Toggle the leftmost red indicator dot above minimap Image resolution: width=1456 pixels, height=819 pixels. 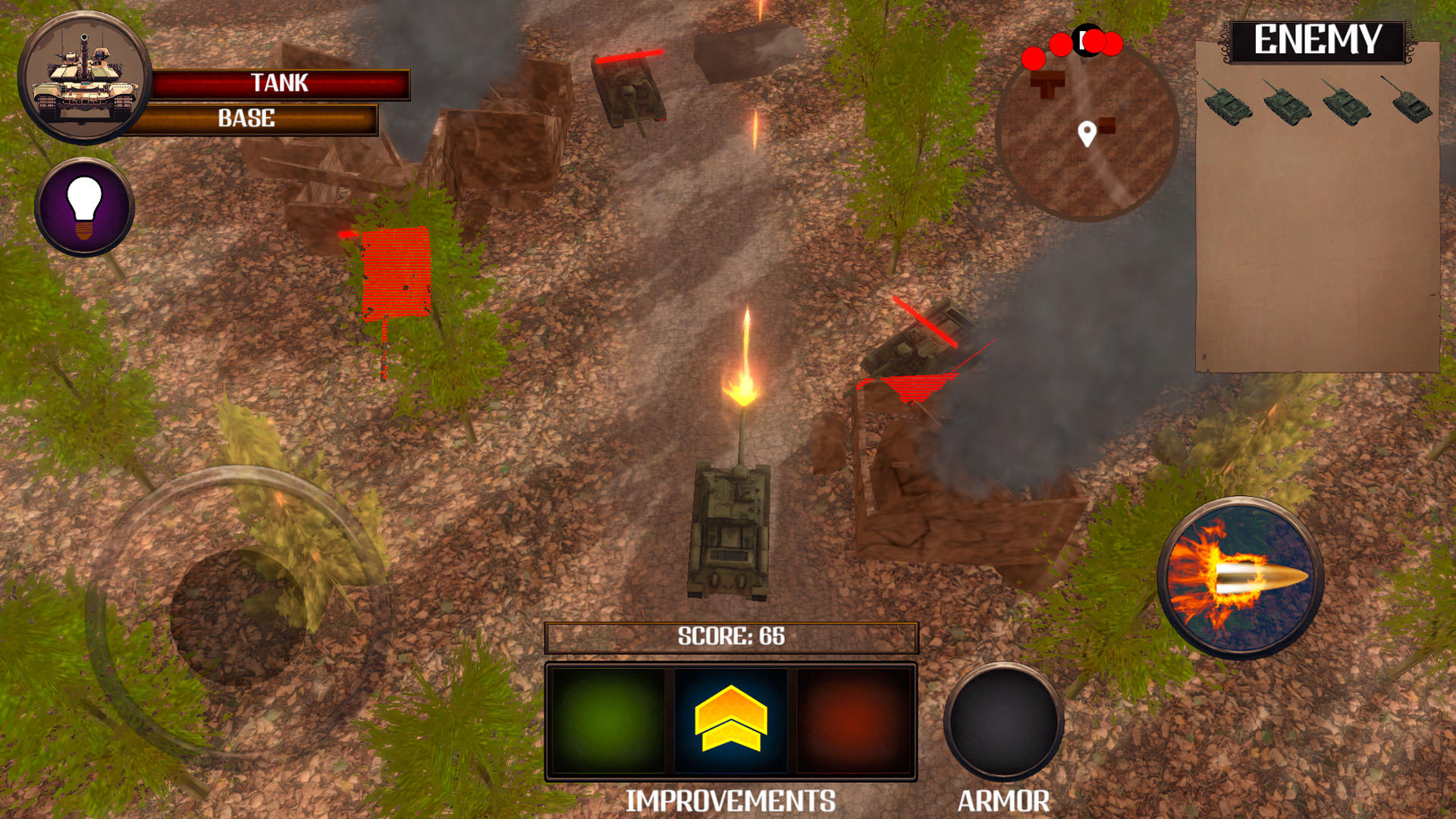pos(1034,57)
